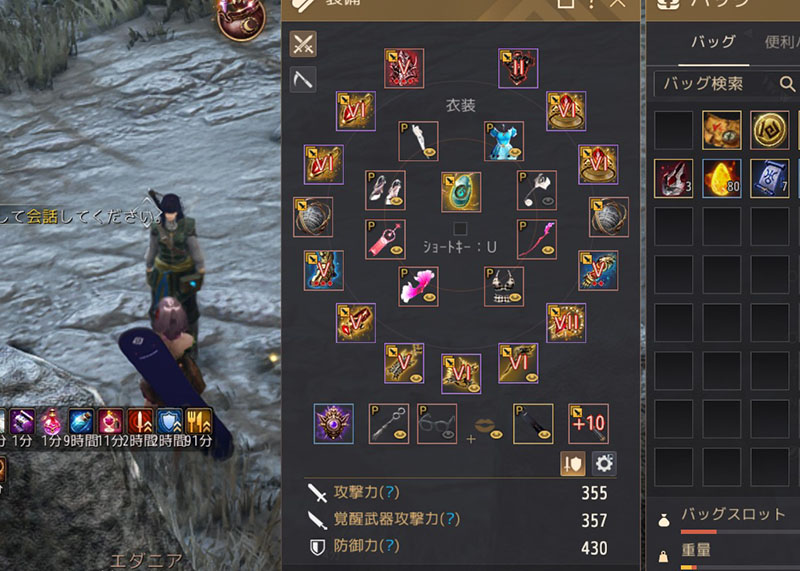
Task: Toggle the 衣装 display checkbox
Action: click(x=460, y=229)
